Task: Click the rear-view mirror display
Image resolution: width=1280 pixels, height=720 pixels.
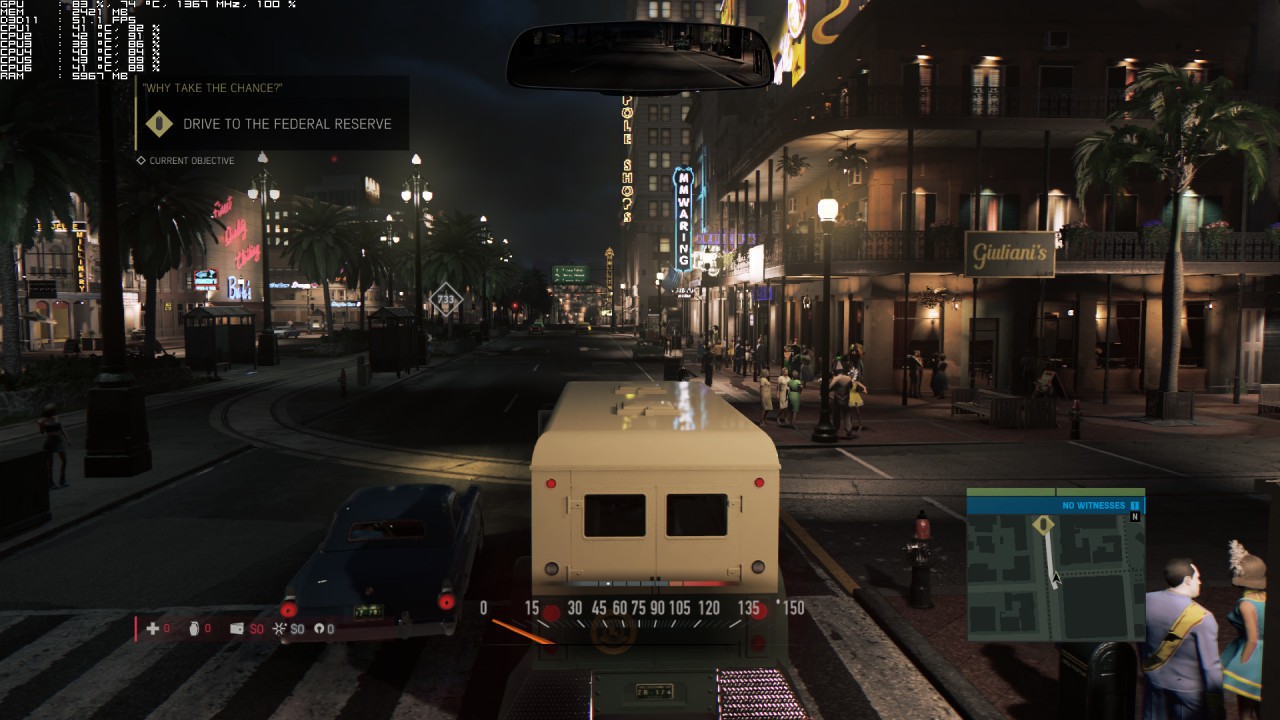Action: 640,57
